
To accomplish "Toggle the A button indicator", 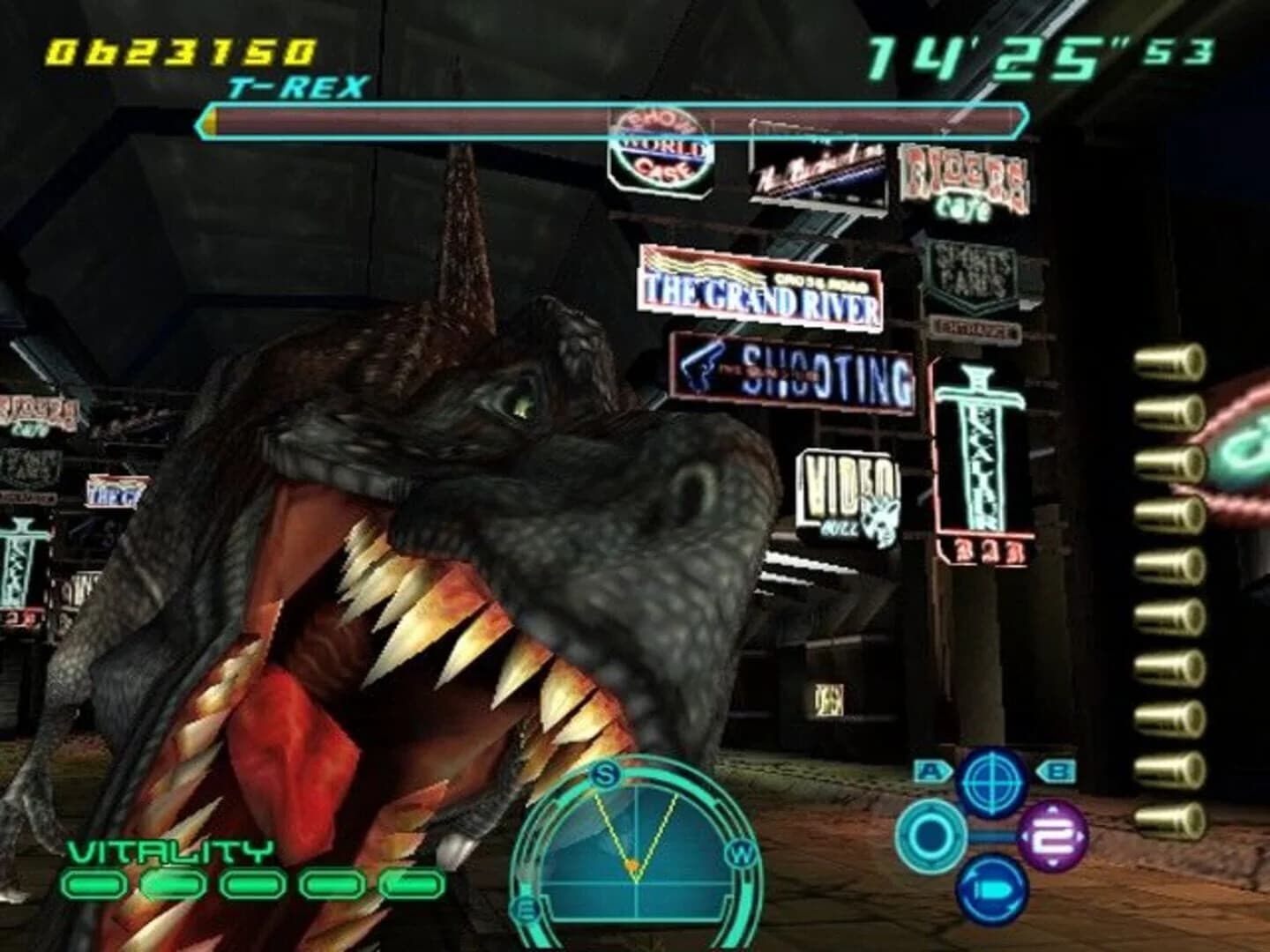I will pyautogui.click(x=932, y=770).
